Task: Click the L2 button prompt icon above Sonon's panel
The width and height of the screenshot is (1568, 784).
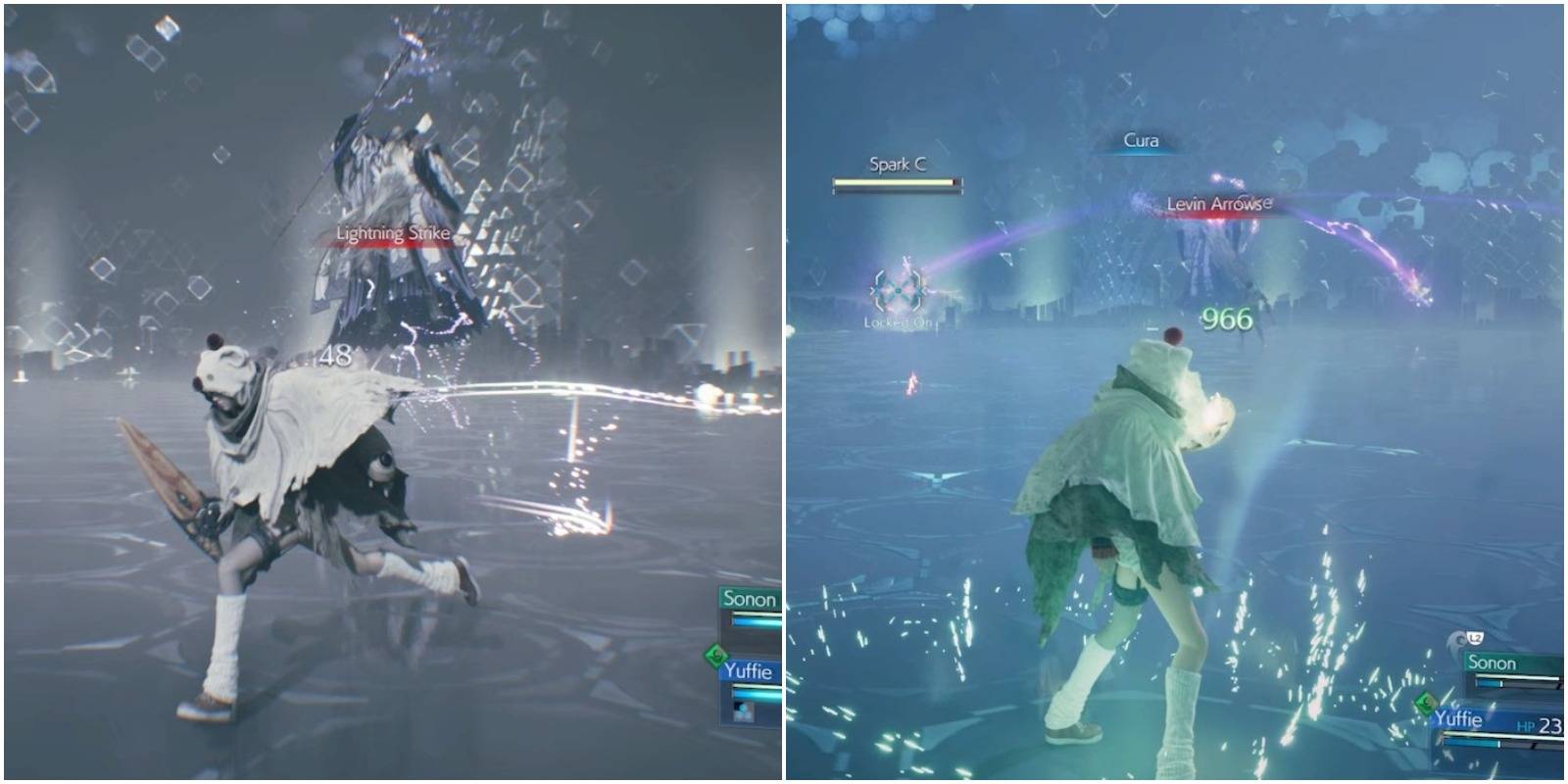Action: click(1476, 638)
